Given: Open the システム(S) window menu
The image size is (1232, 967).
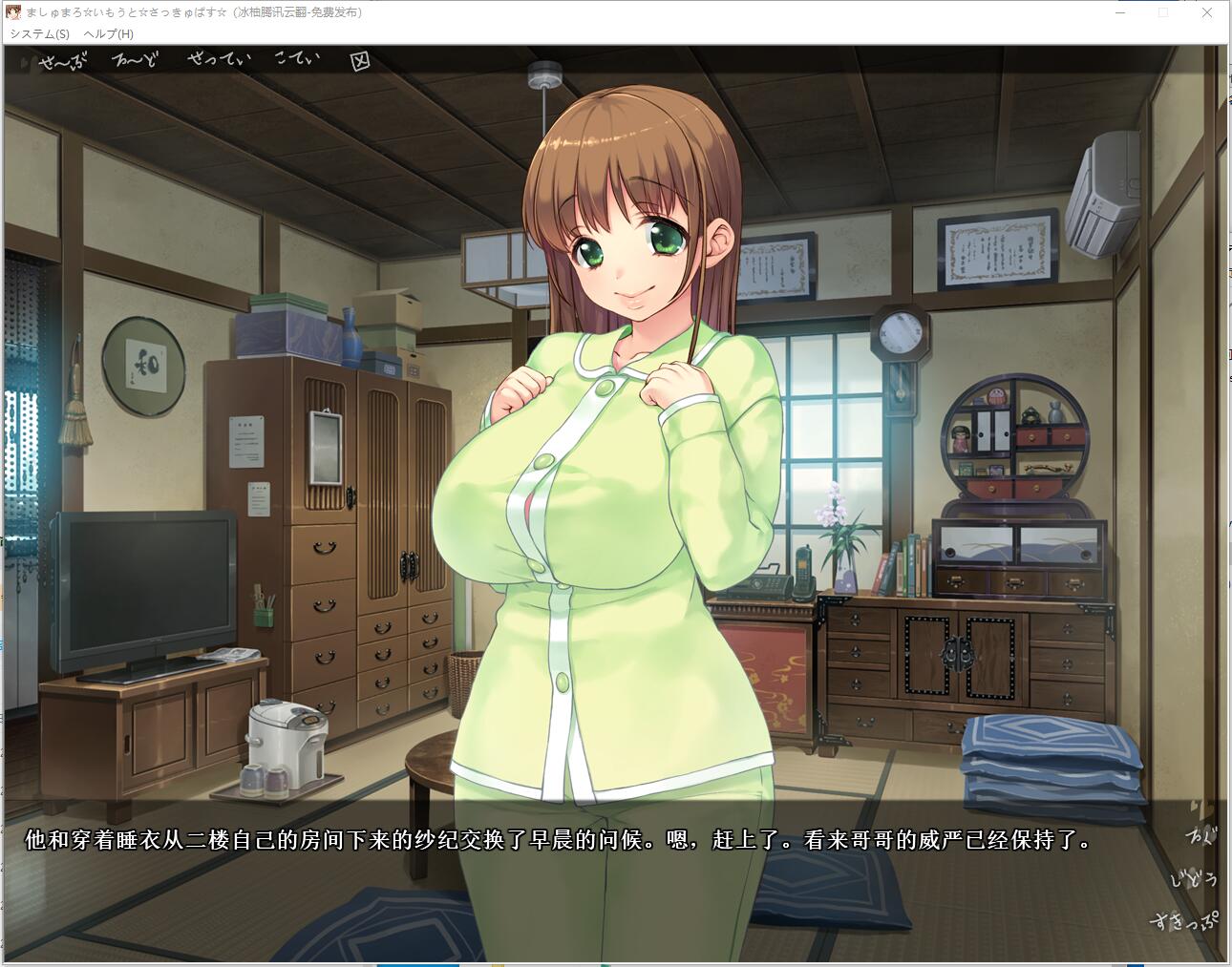Looking at the screenshot, I should [x=40, y=33].
